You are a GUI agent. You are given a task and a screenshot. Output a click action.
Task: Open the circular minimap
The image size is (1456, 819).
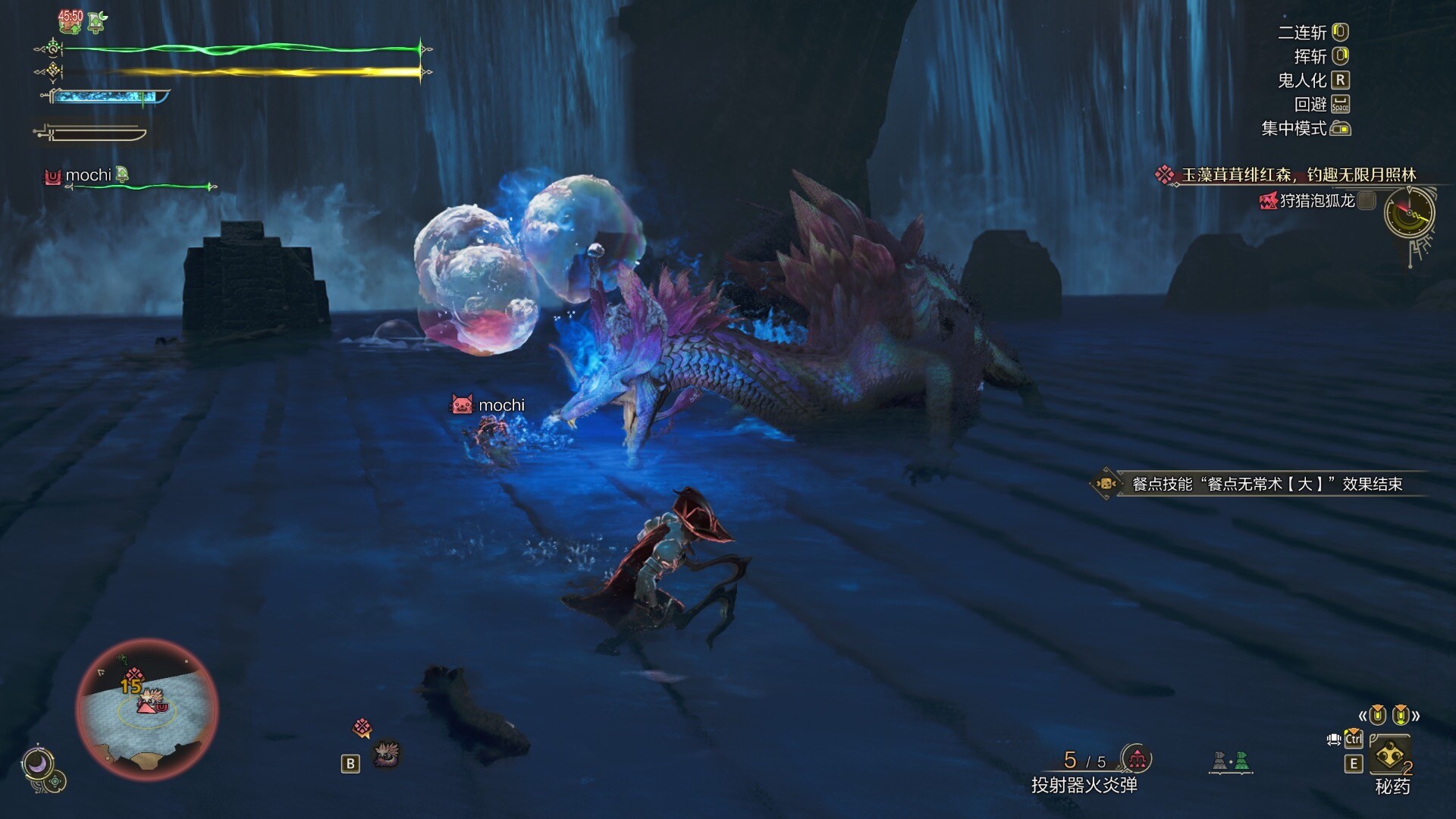tap(147, 710)
